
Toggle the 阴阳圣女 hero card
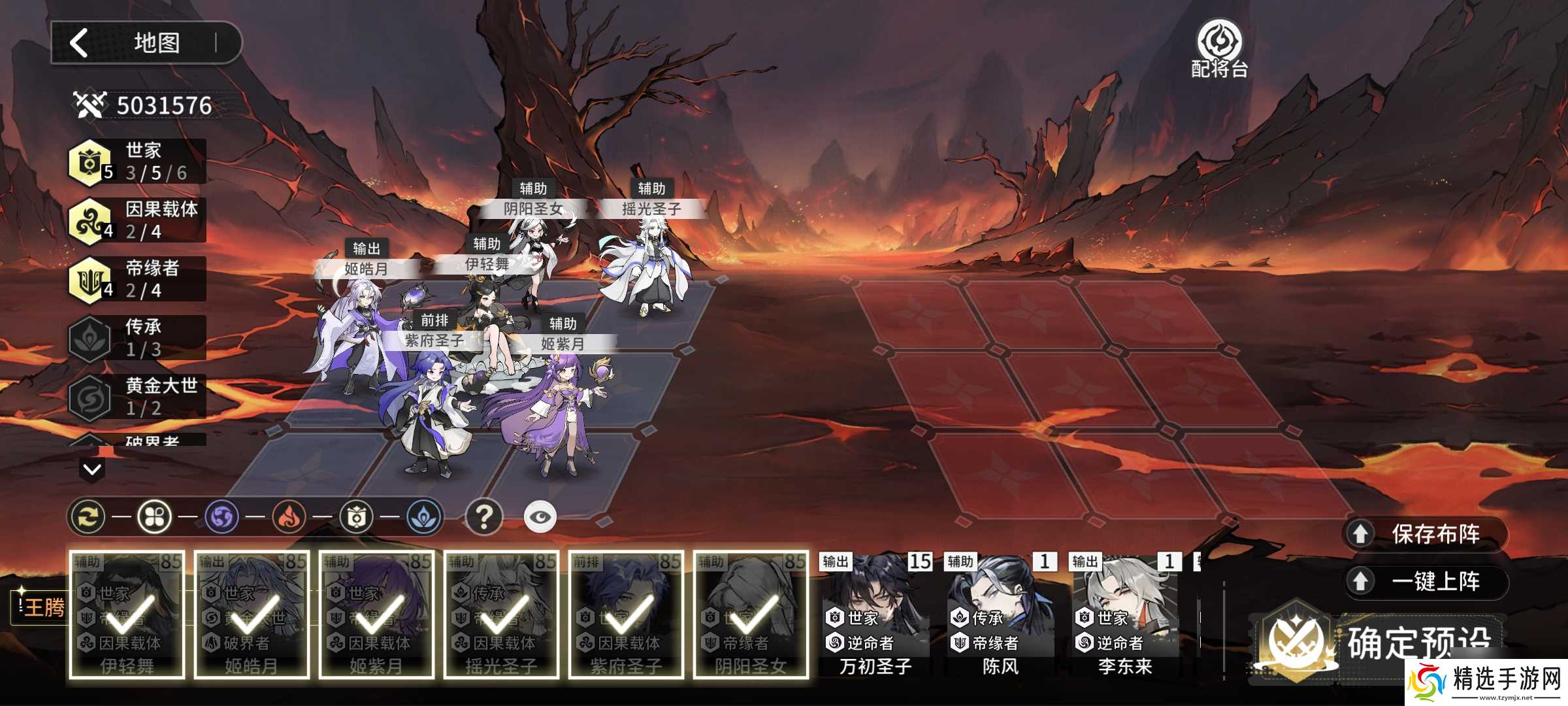[751, 614]
